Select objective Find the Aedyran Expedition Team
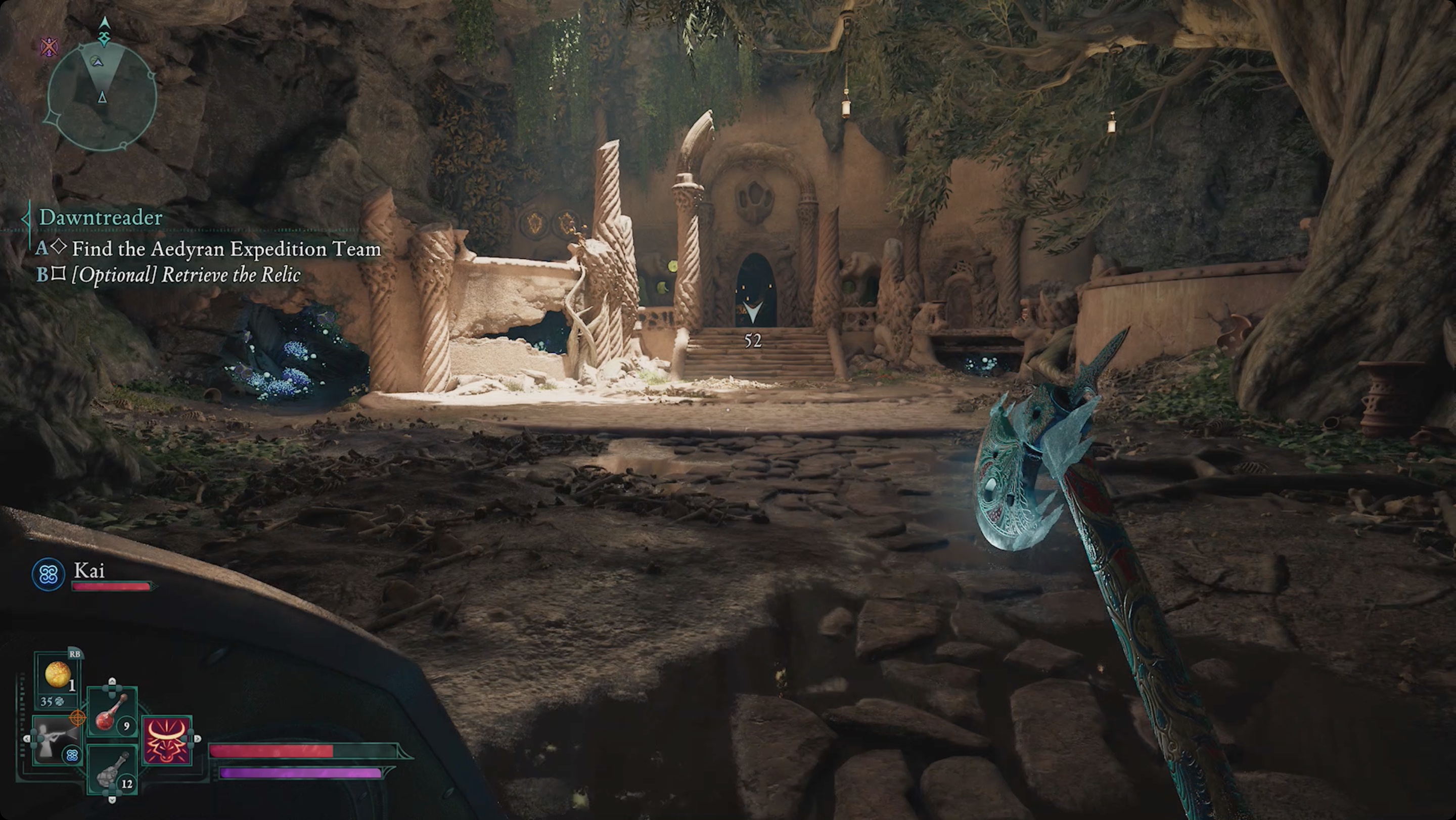Image resolution: width=1456 pixels, height=820 pixels. tap(226, 249)
